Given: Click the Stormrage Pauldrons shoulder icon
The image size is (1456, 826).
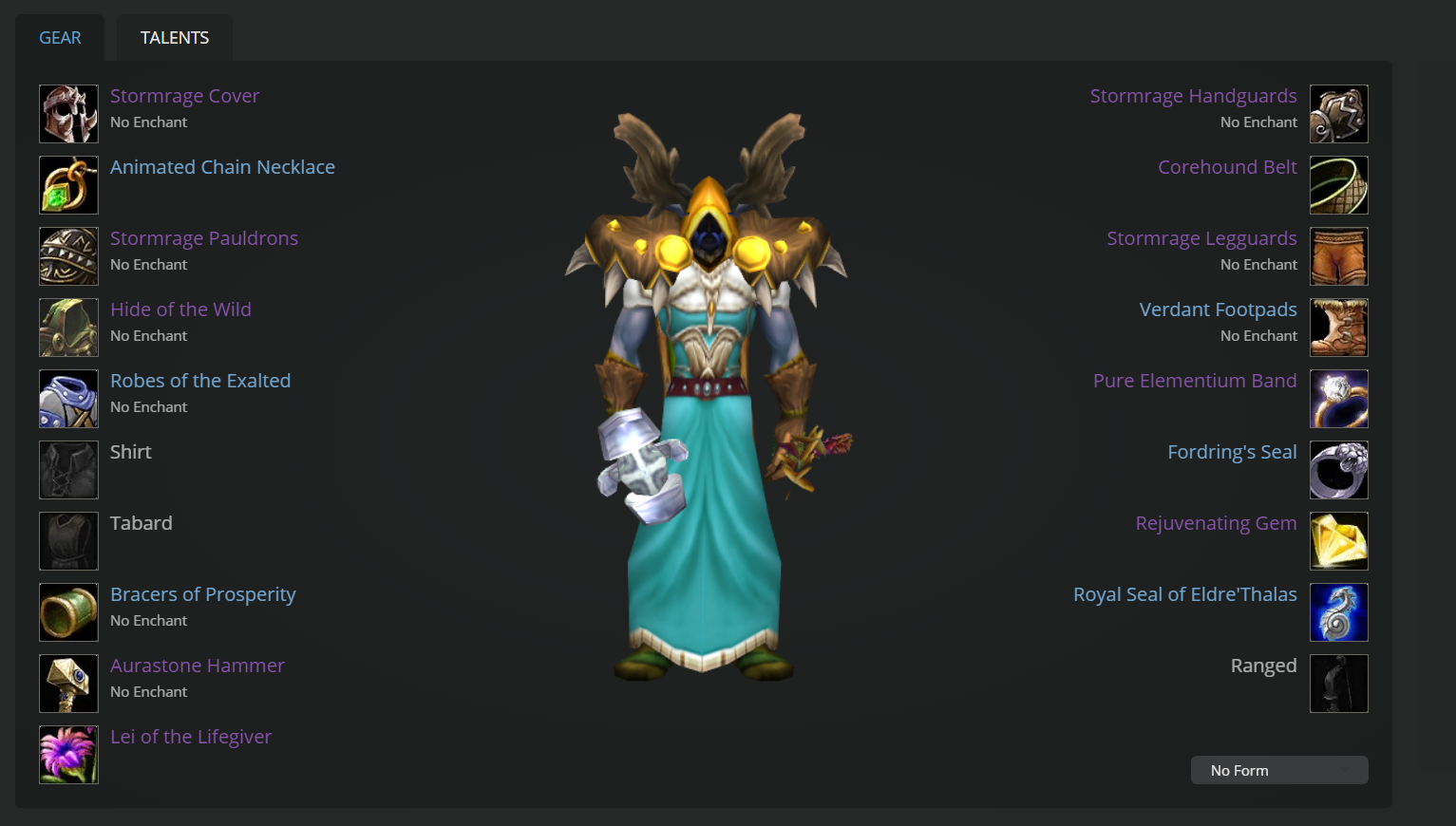Looking at the screenshot, I should point(67,255).
